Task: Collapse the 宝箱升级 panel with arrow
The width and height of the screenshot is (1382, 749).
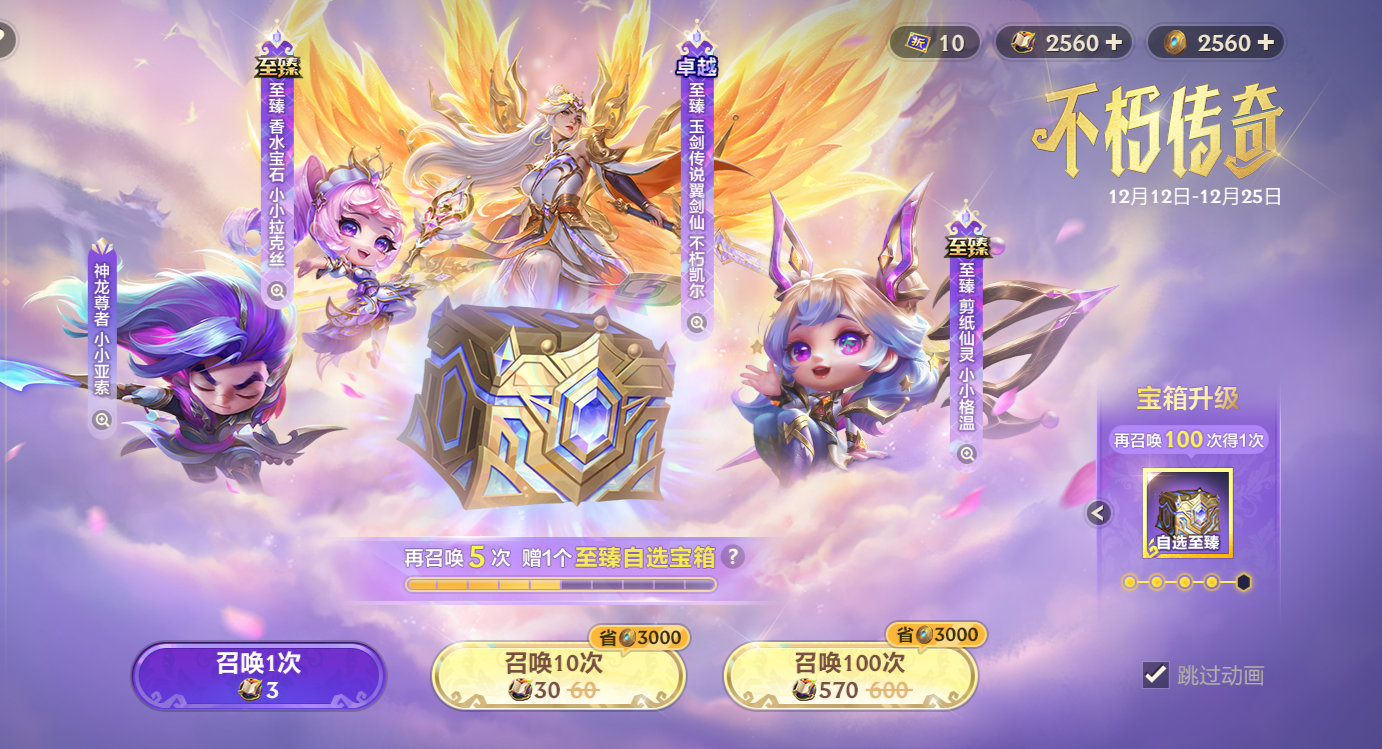Action: coord(1098,513)
